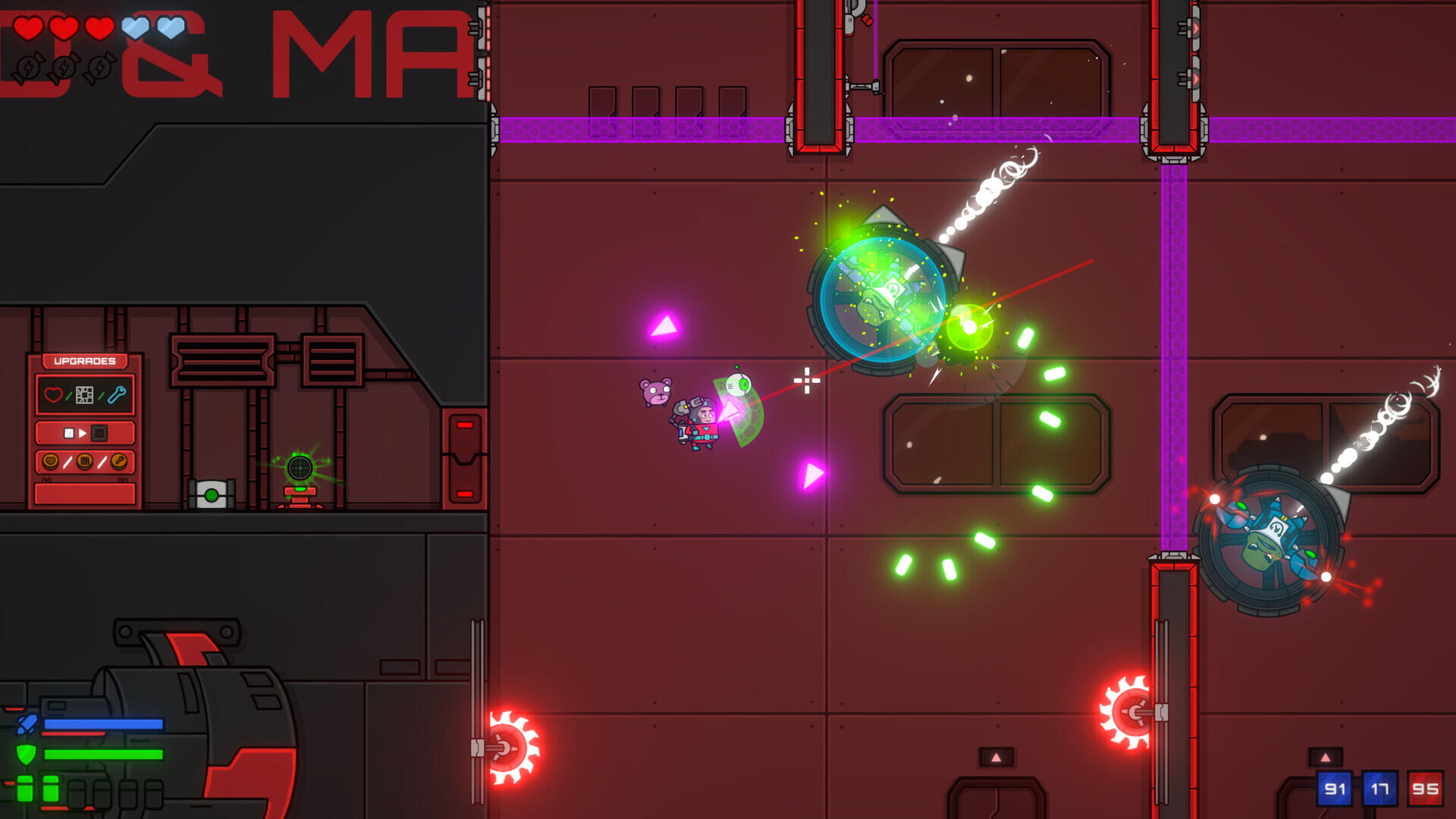Select the circuit-chip upgrade icon
The image size is (1456, 819).
tap(84, 395)
